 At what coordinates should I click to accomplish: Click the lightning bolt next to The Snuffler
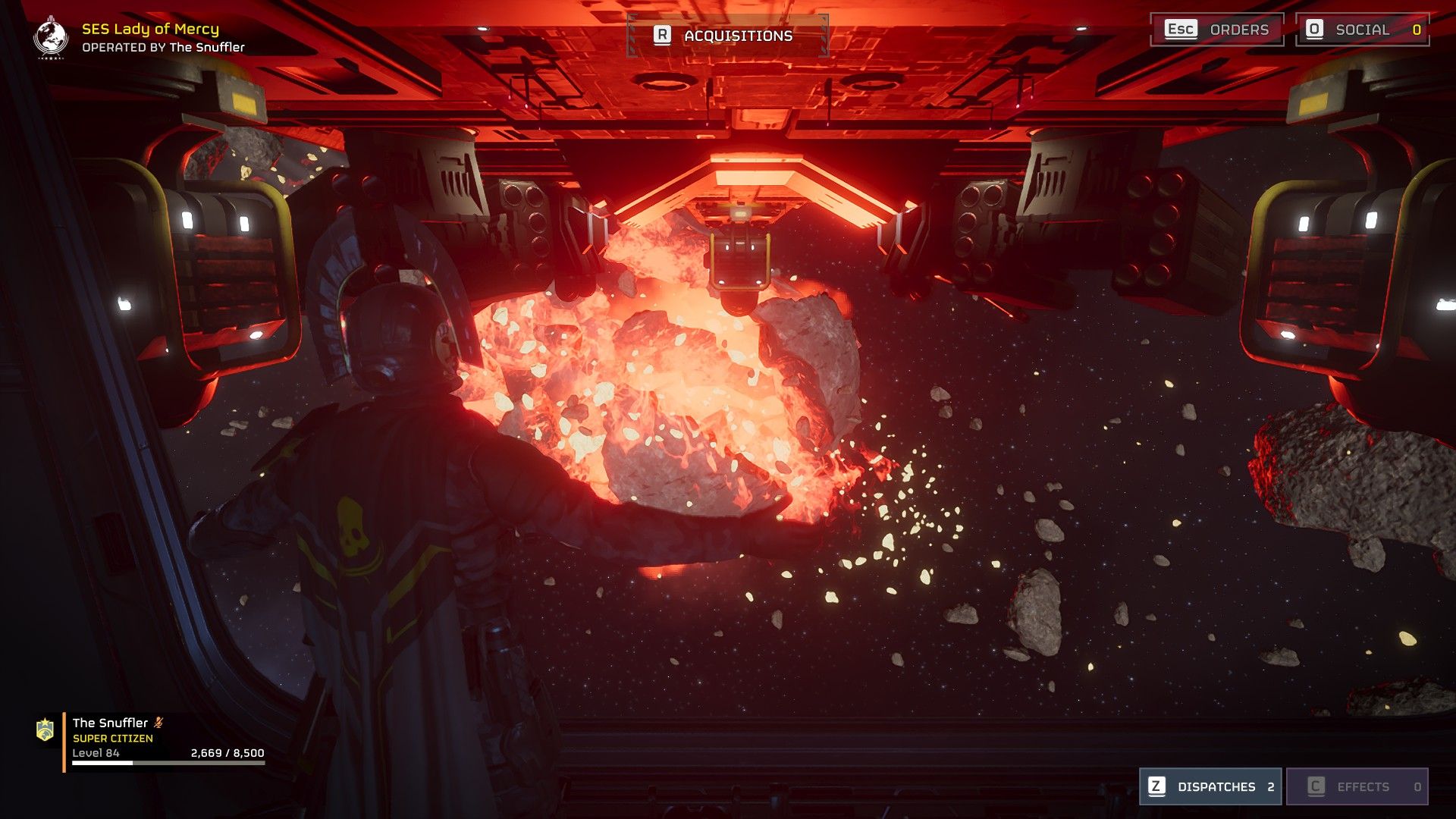pyautogui.click(x=158, y=723)
